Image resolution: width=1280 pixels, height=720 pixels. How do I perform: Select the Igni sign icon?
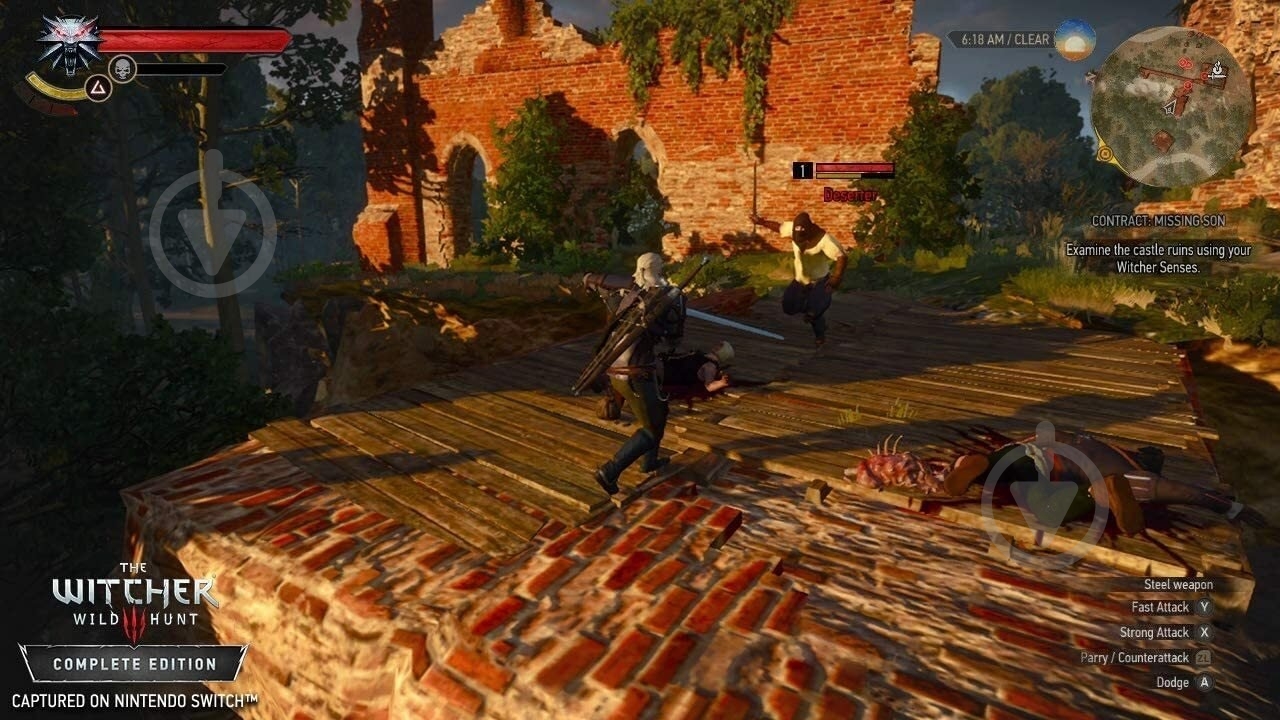(x=99, y=88)
